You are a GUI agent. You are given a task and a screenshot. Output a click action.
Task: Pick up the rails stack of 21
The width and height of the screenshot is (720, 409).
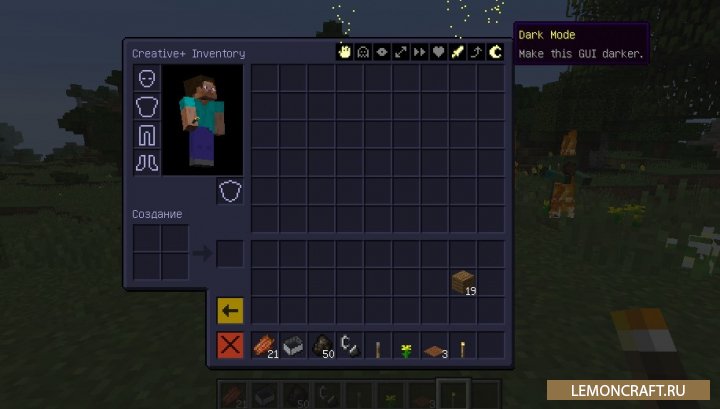click(x=265, y=346)
